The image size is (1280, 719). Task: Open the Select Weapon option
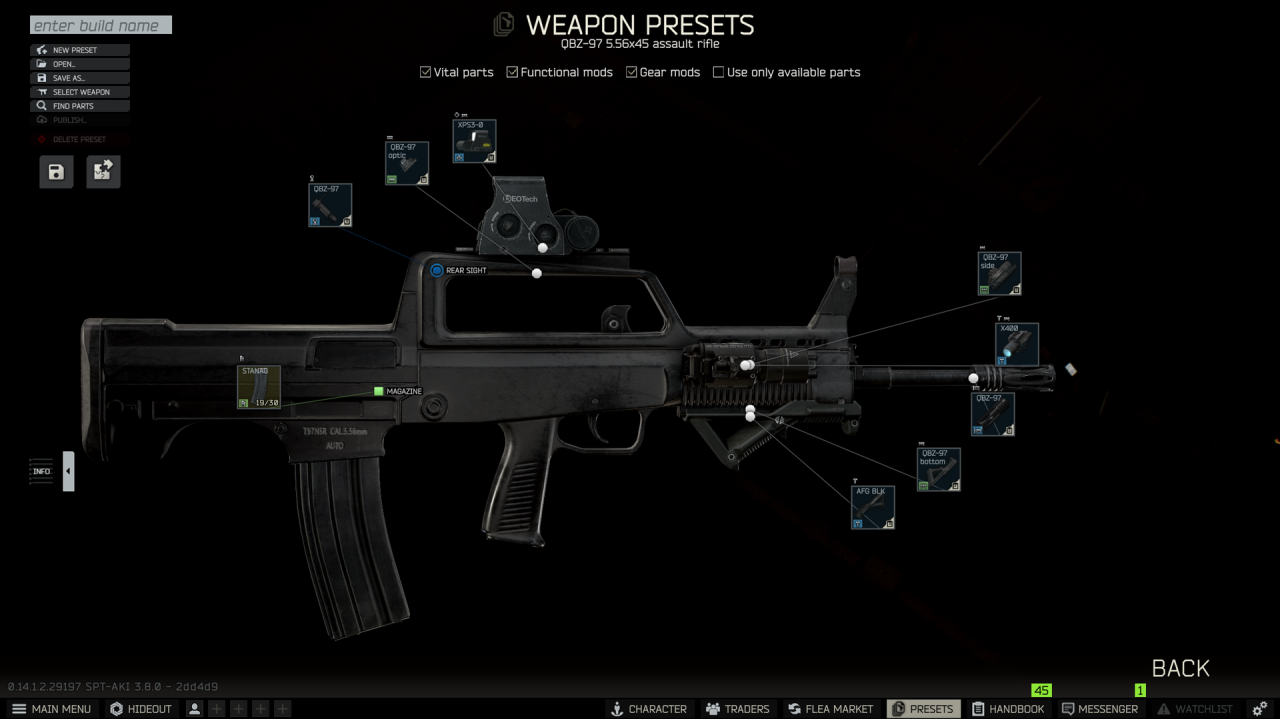click(x=80, y=92)
